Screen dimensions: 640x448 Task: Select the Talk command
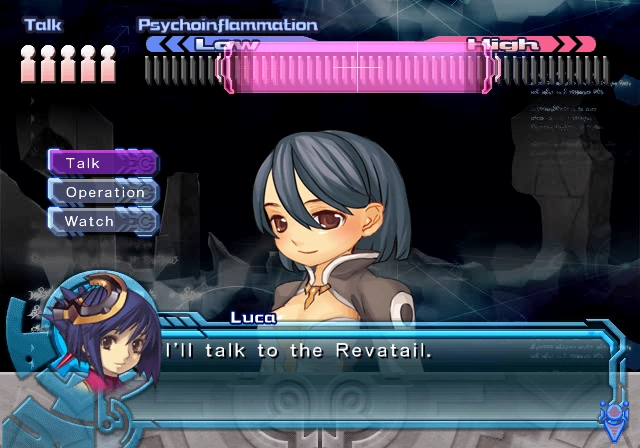pyautogui.click(x=101, y=162)
